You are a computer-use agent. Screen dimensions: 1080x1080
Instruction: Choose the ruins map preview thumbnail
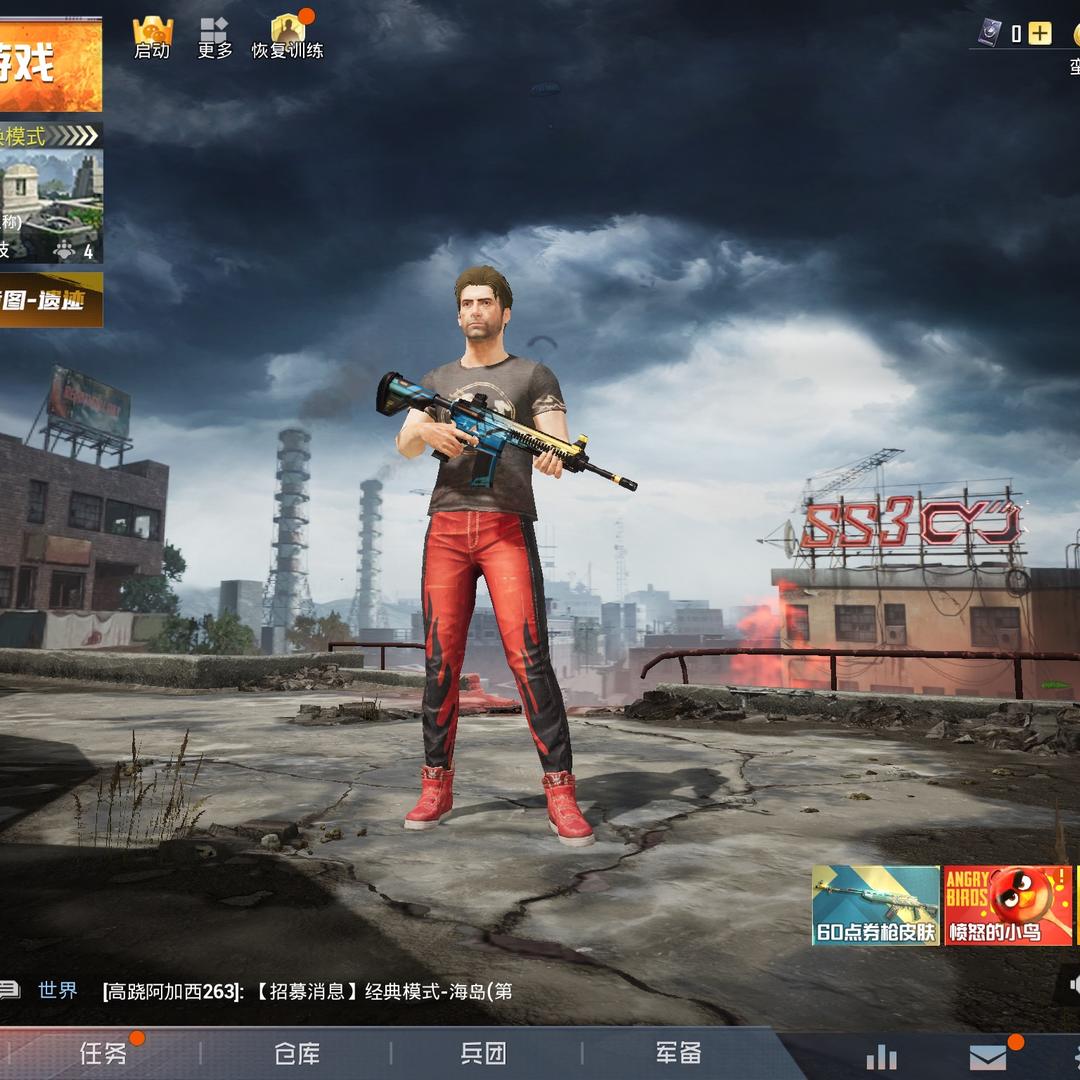[x=50, y=206]
